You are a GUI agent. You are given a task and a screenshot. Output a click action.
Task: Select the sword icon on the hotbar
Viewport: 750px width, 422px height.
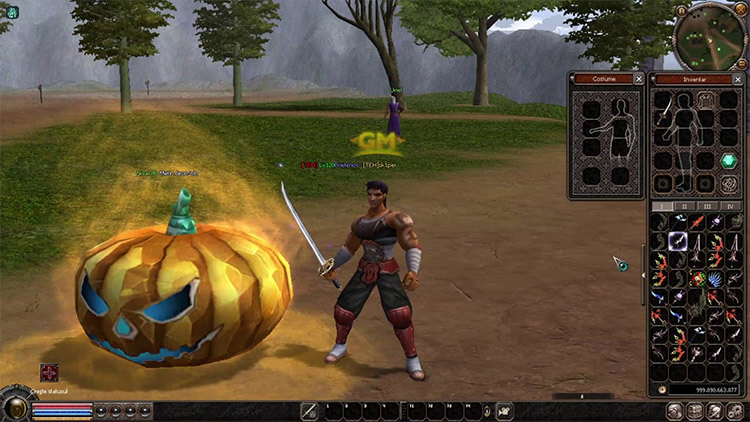pos(310,410)
